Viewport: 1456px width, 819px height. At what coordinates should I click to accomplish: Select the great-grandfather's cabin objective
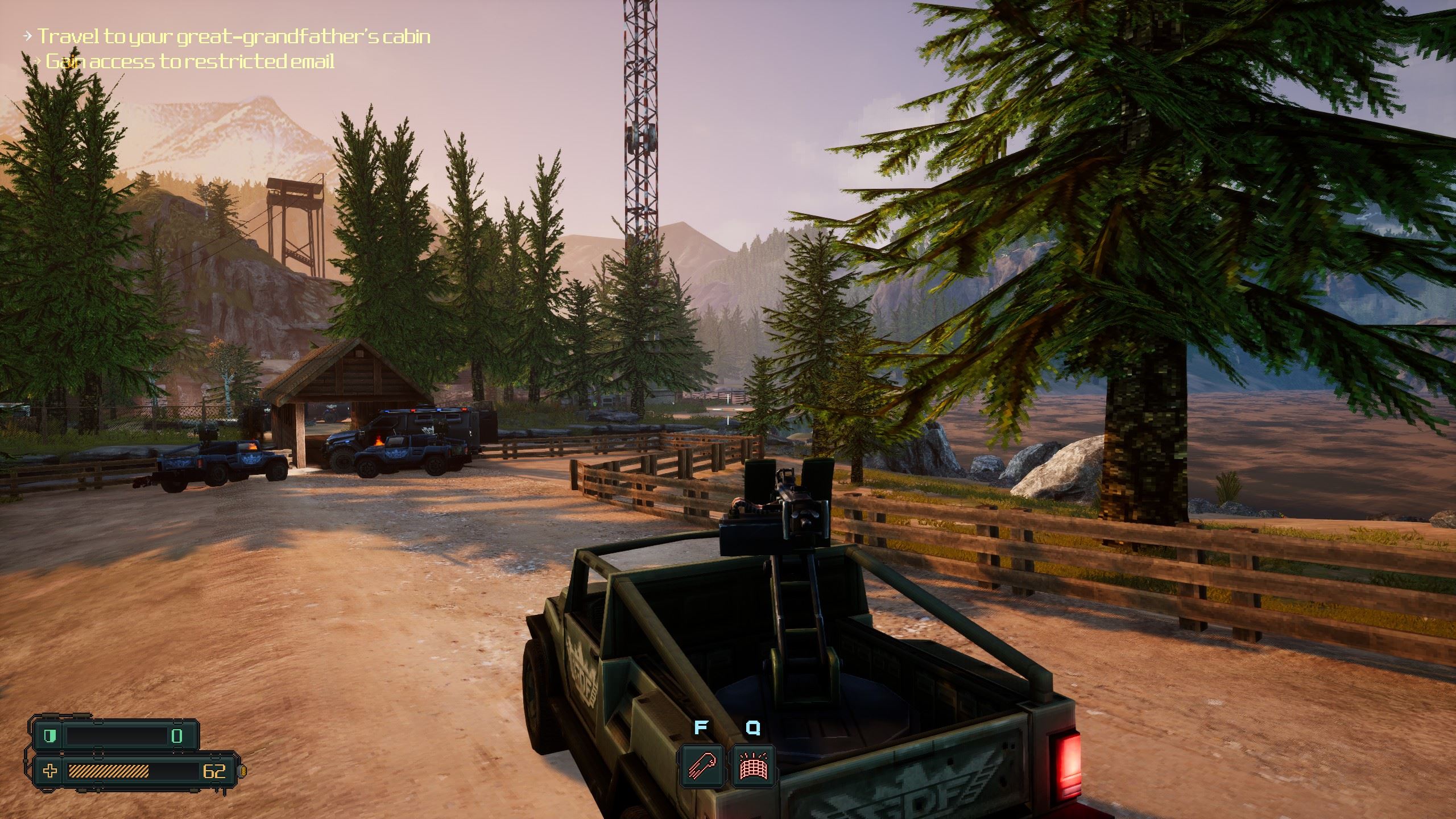click(234, 37)
